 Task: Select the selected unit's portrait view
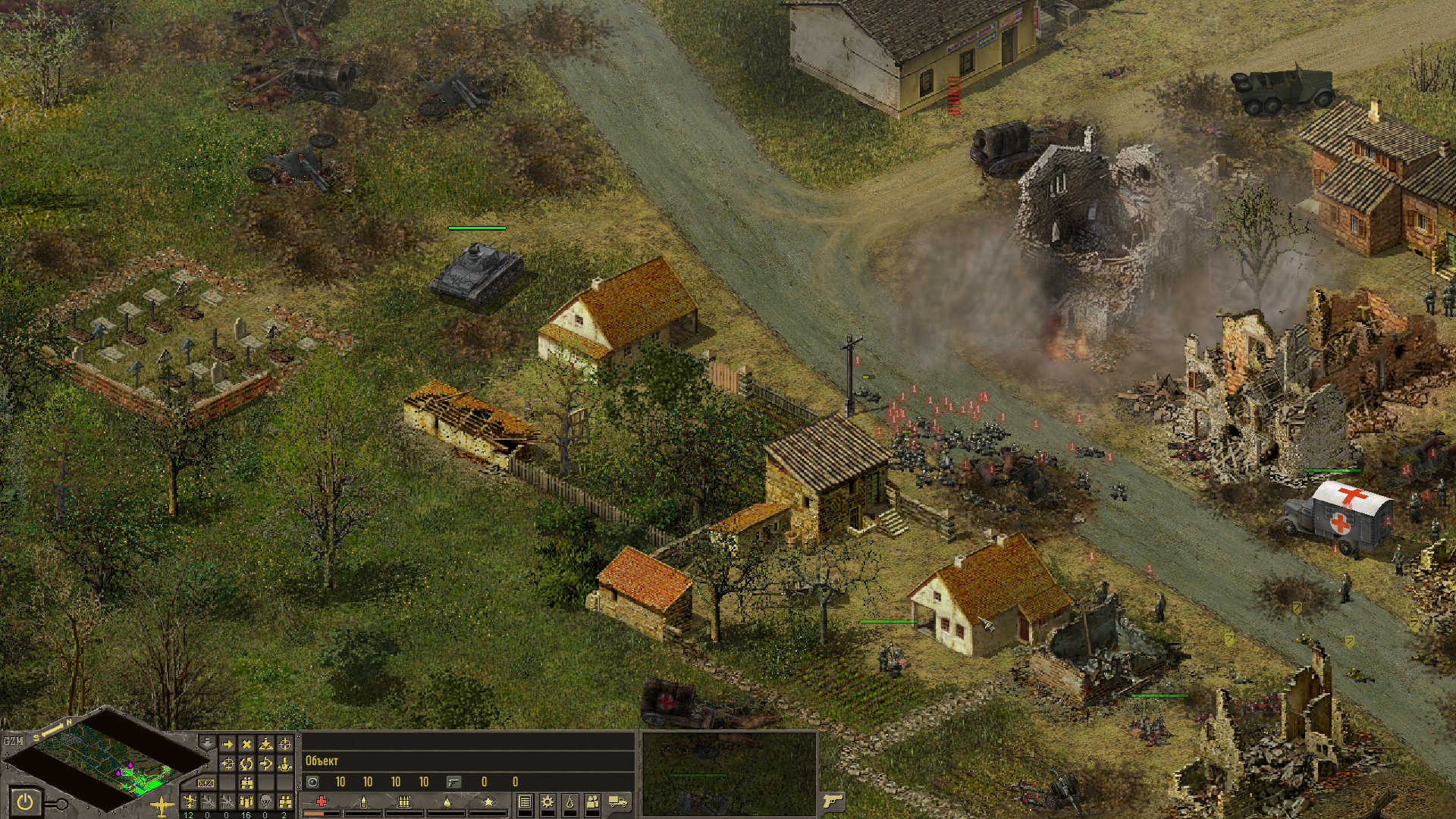729,773
